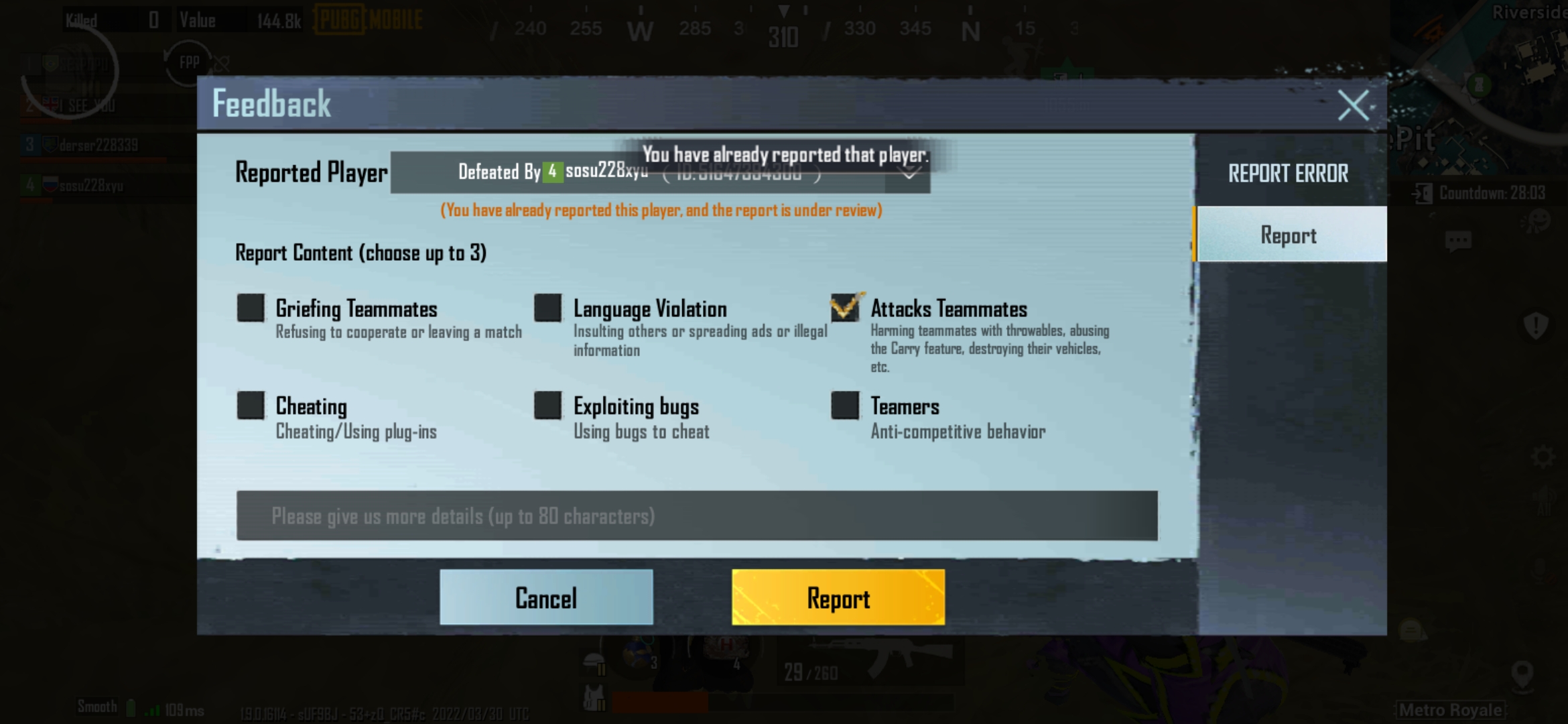Enable the Cheating report checkbox
The height and width of the screenshot is (724, 1568).
pyautogui.click(x=251, y=406)
